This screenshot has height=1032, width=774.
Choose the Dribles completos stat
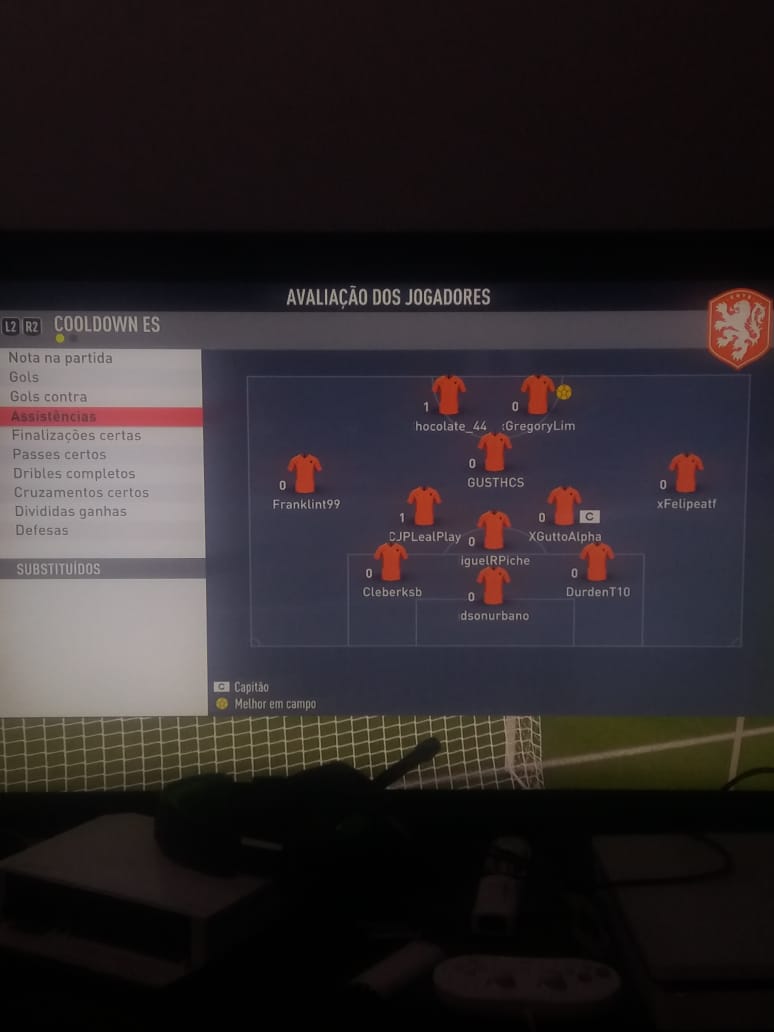click(x=74, y=473)
